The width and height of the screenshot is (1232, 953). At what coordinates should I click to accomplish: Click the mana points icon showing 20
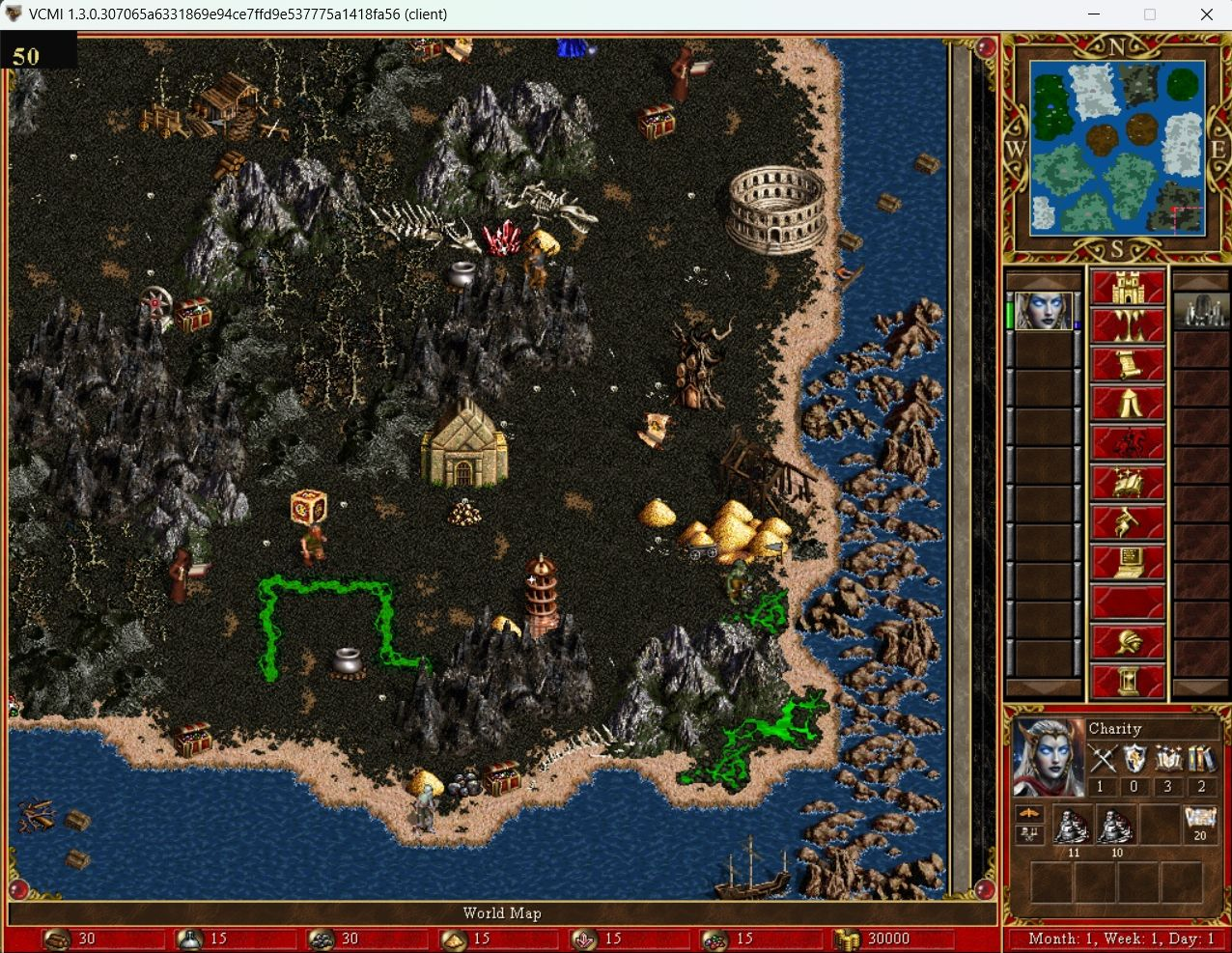point(1199,823)
